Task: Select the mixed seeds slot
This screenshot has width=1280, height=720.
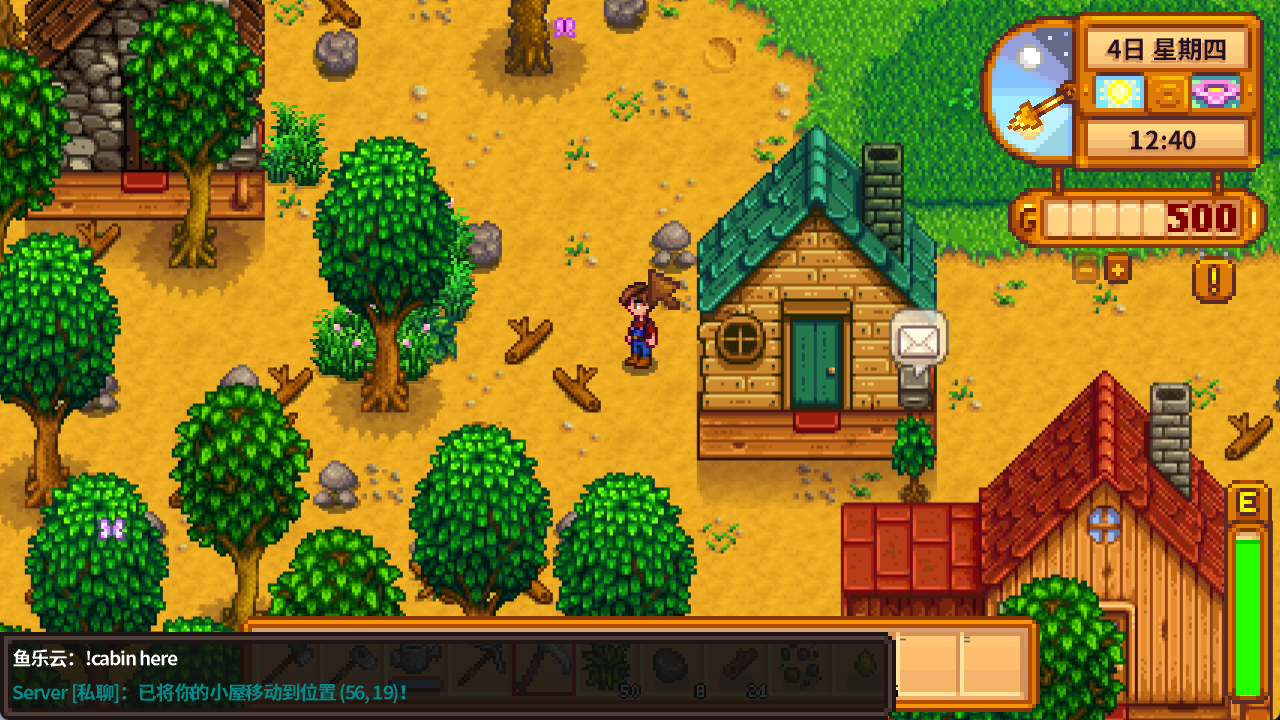Action: coord(798,667)
